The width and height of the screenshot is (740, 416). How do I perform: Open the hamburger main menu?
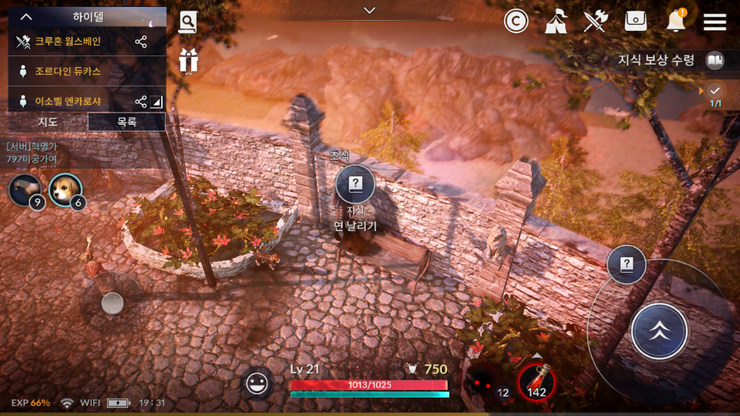pos(714,22)
